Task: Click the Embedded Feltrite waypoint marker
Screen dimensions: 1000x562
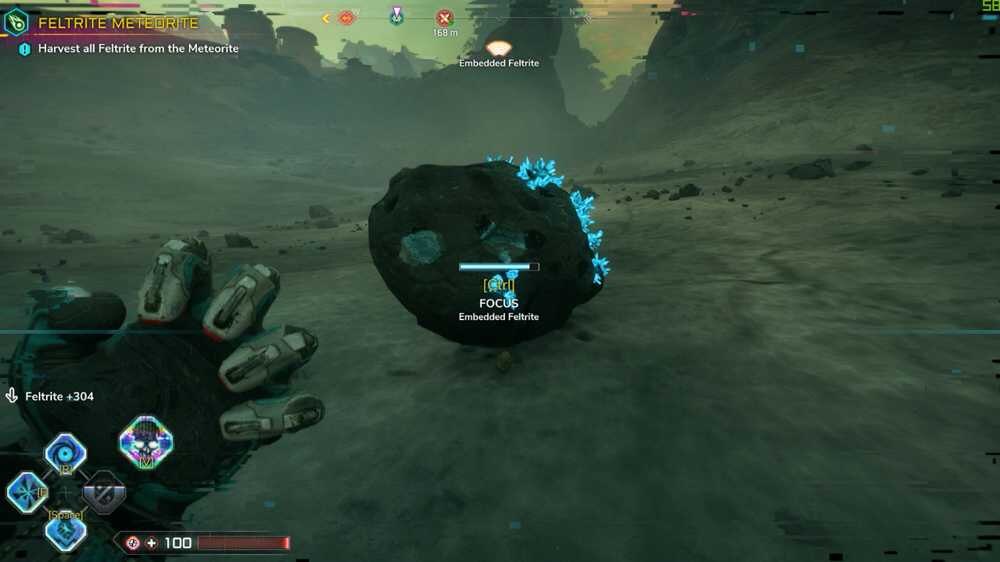Action: coord(498,48)
